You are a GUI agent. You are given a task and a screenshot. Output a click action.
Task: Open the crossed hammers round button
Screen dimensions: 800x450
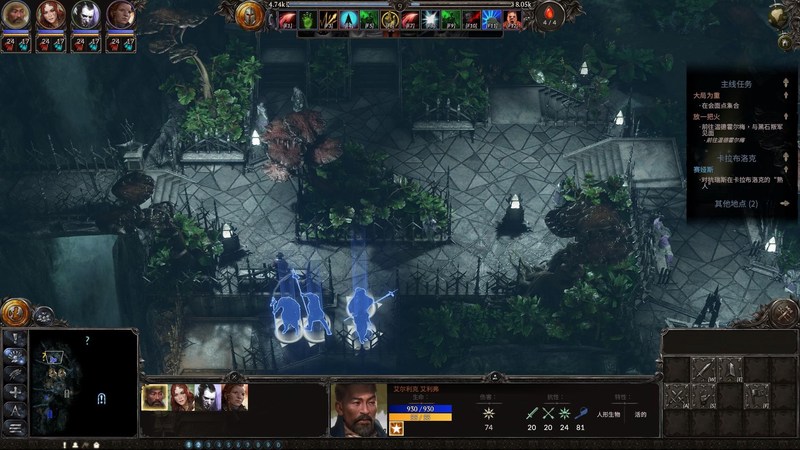784,313
